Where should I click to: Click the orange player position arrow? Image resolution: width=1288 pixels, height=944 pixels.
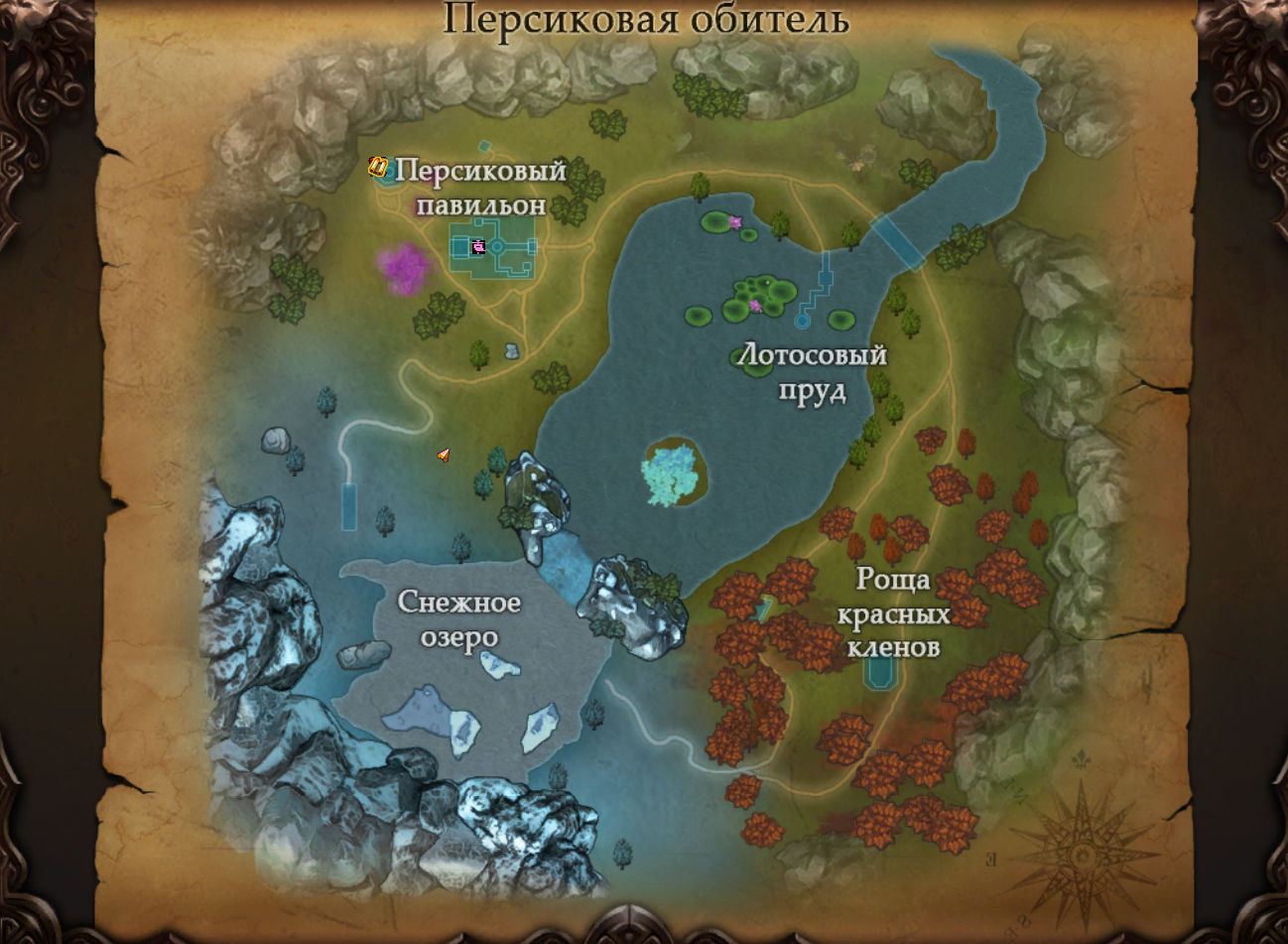444,455
